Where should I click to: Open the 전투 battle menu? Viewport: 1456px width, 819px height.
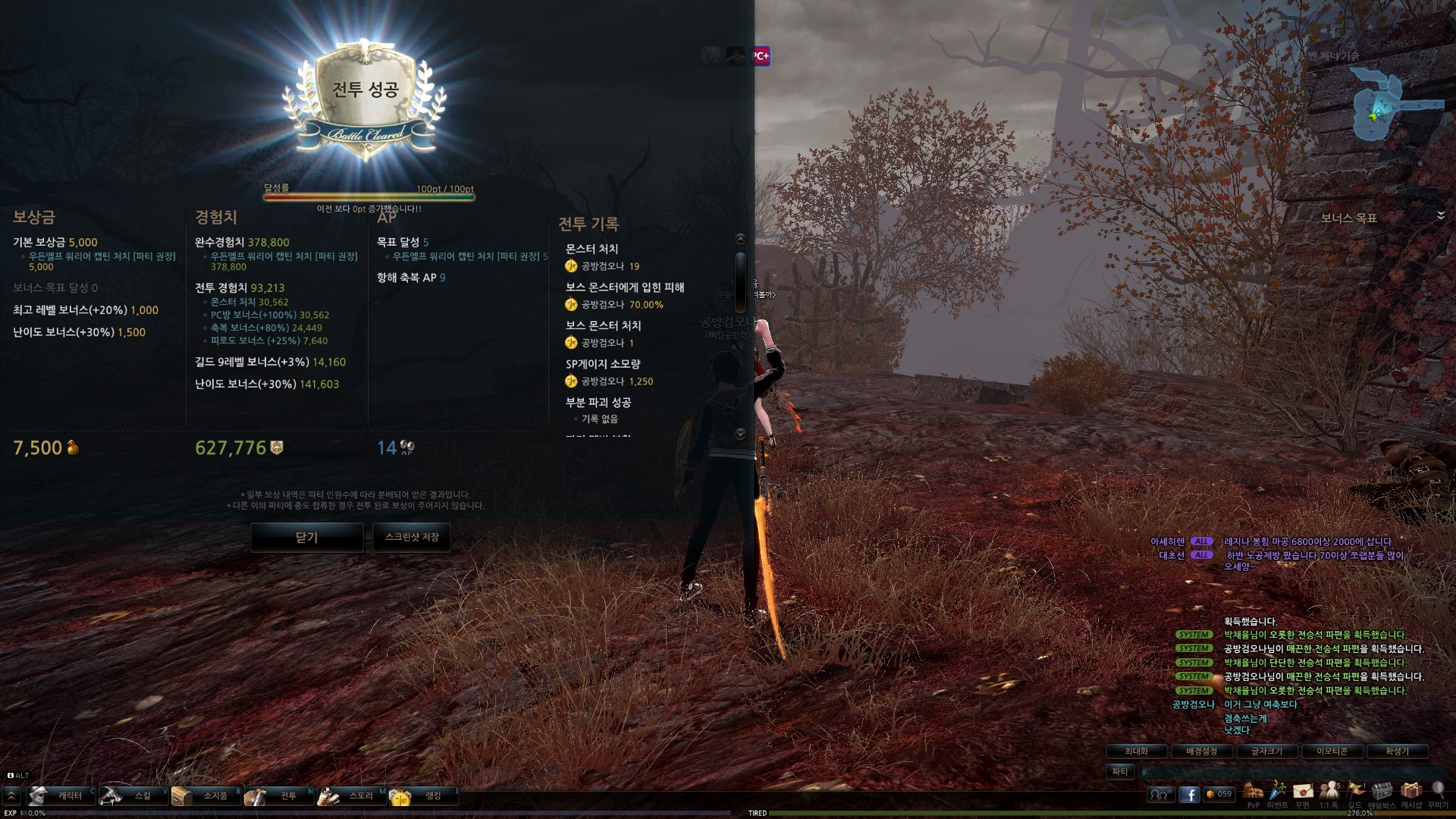279,795
